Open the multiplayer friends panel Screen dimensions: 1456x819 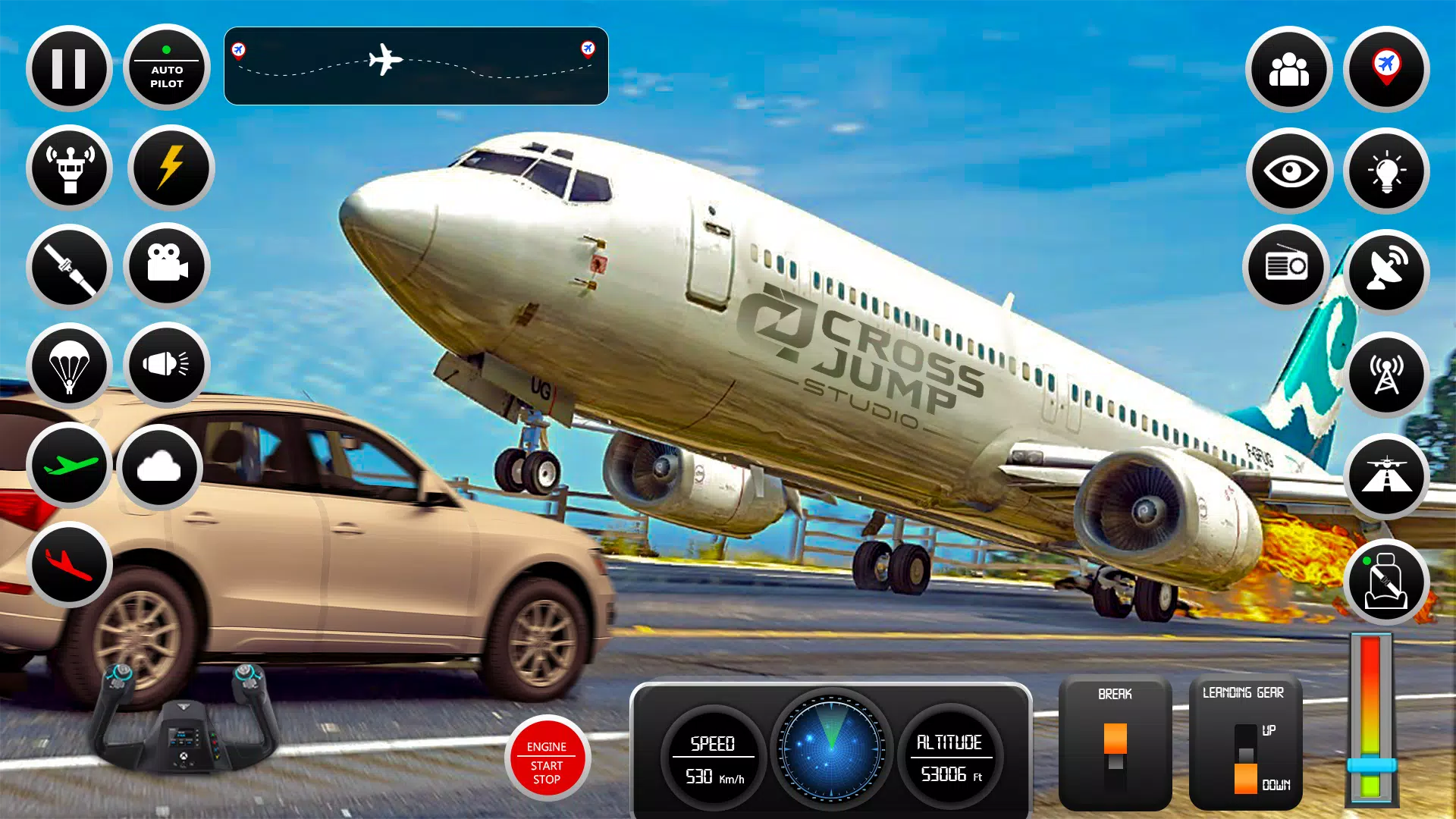[1289, 69]
